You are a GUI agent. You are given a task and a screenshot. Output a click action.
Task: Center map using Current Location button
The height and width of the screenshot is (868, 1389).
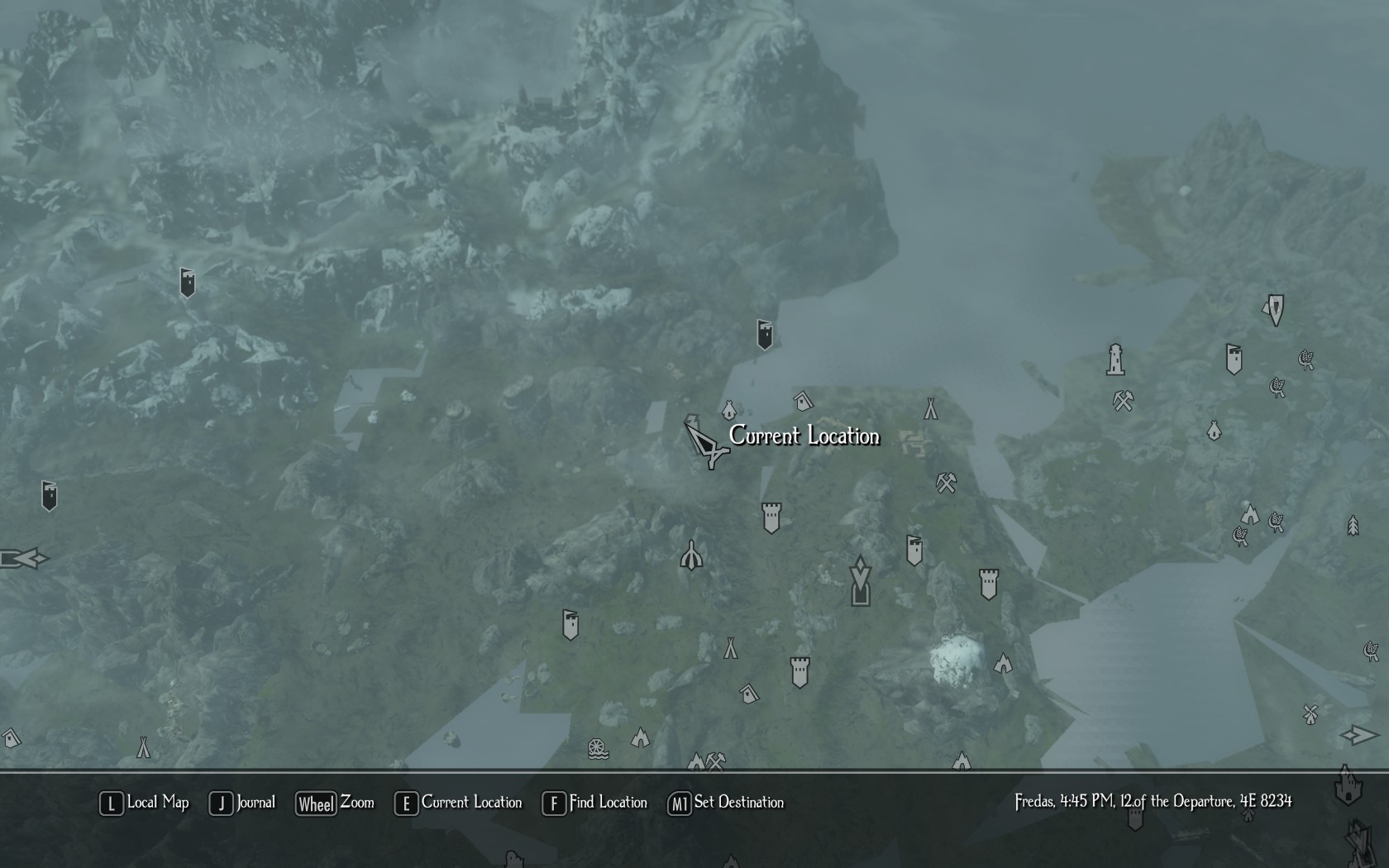pyautogui.click(x=458, y=803)
